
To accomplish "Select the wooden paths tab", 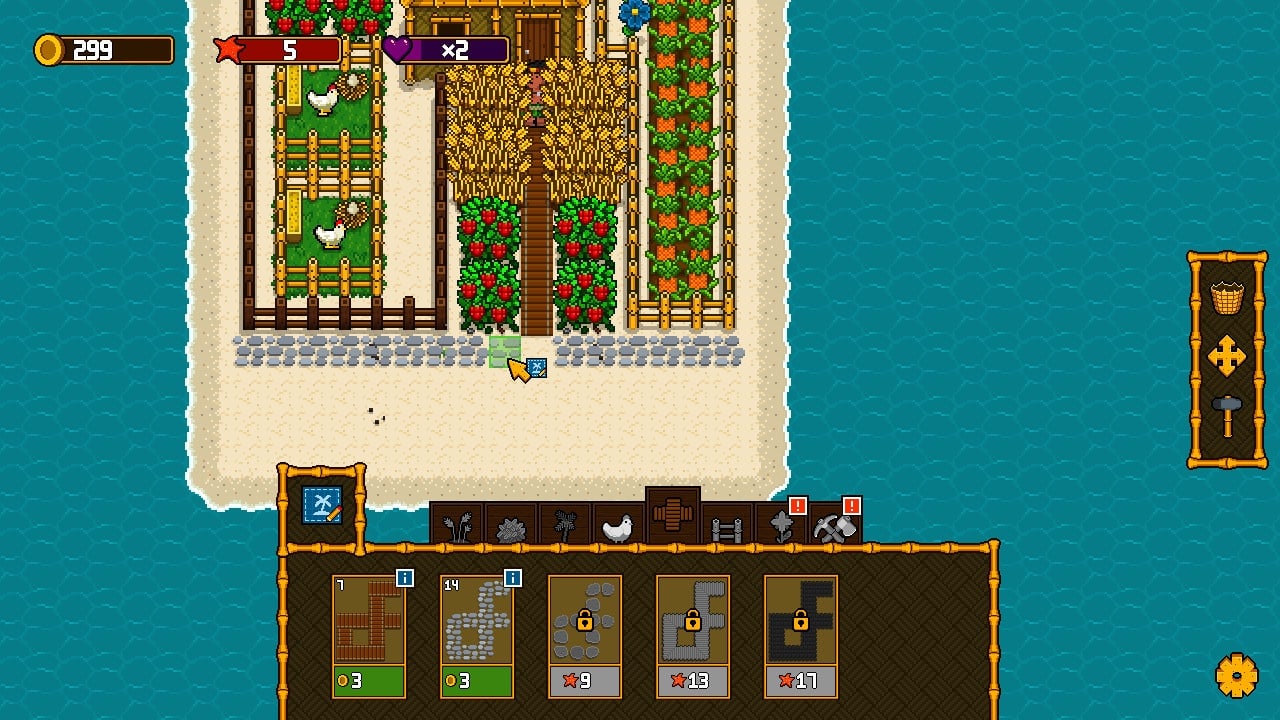I will pos(672,516).
